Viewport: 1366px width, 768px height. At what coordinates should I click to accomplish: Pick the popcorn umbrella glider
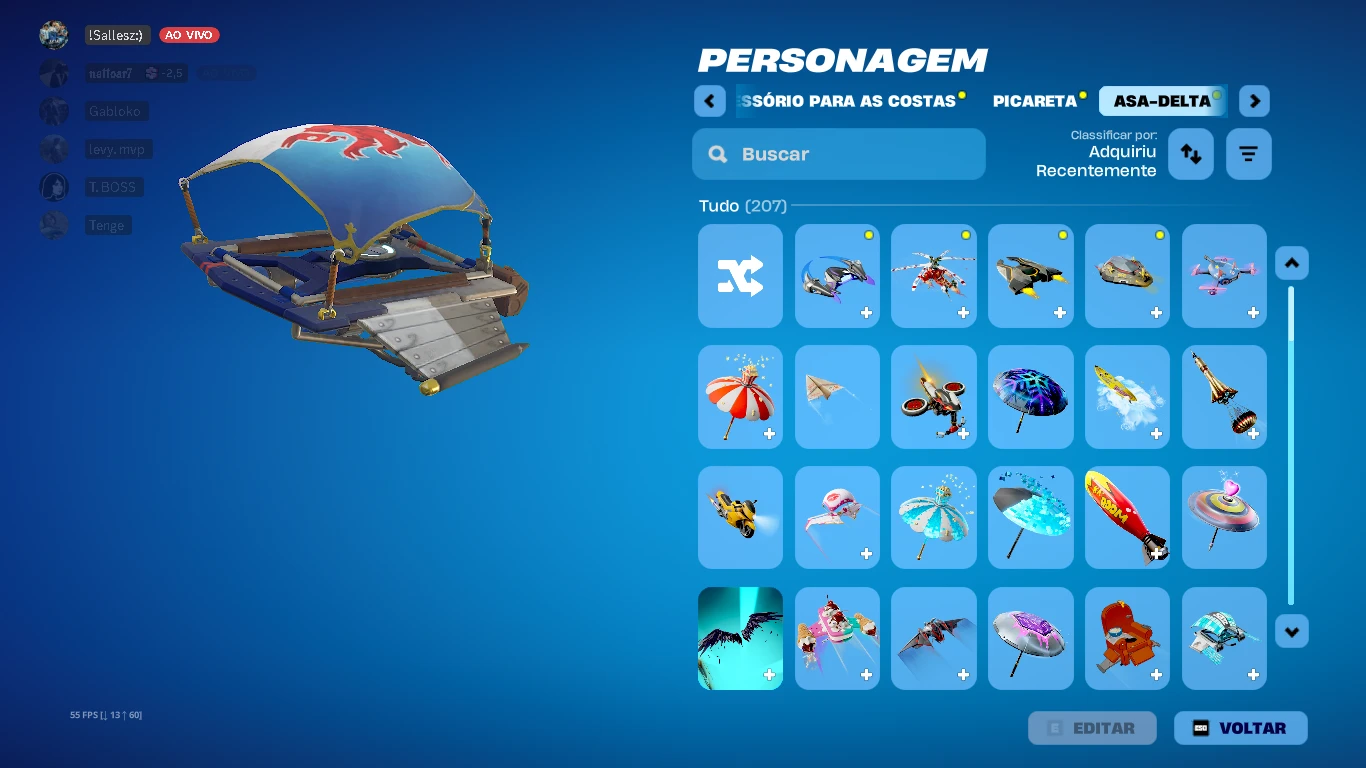pyautogui.click(x=740, y=397)
